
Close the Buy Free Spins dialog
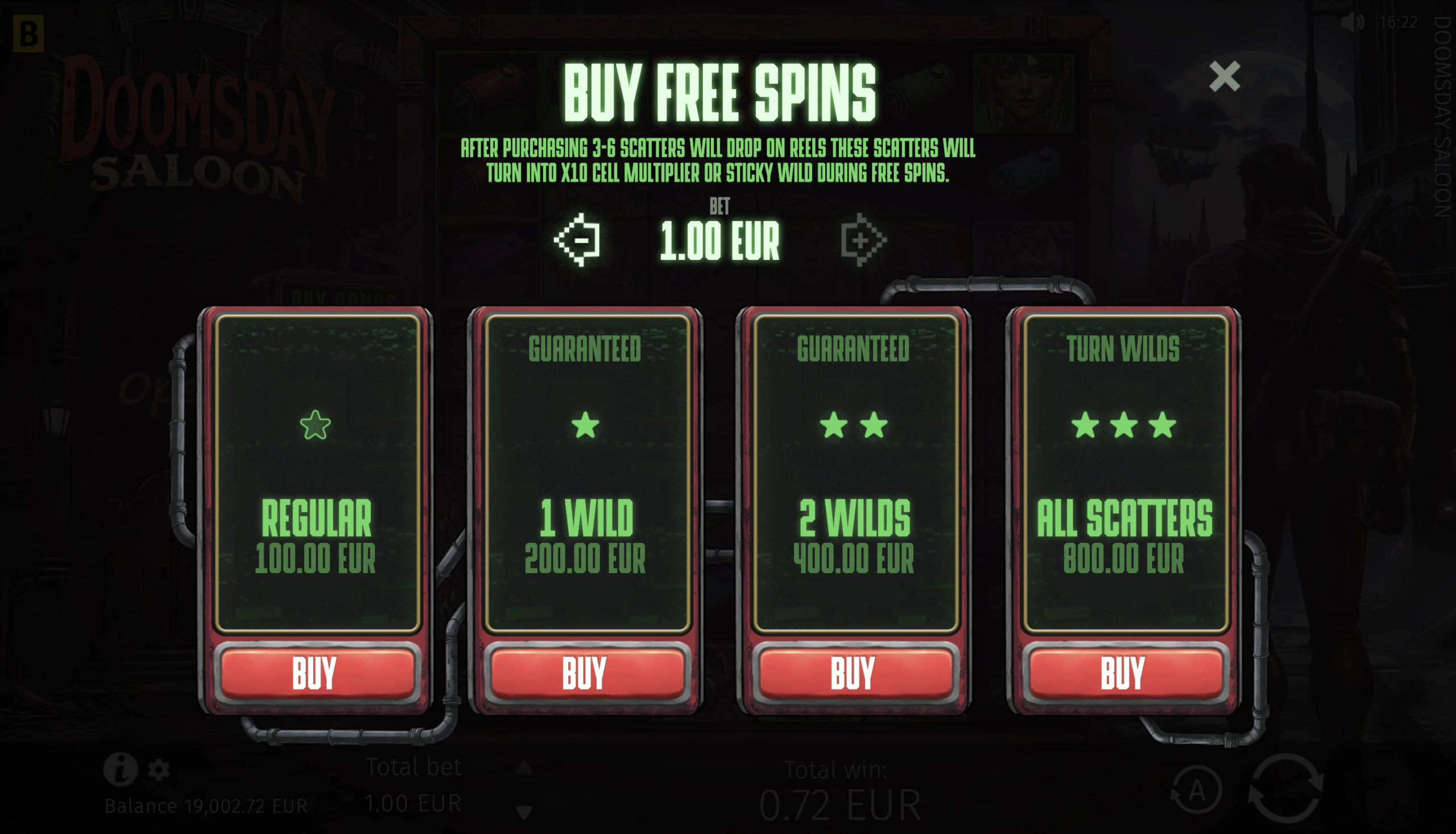(1224, 76)
